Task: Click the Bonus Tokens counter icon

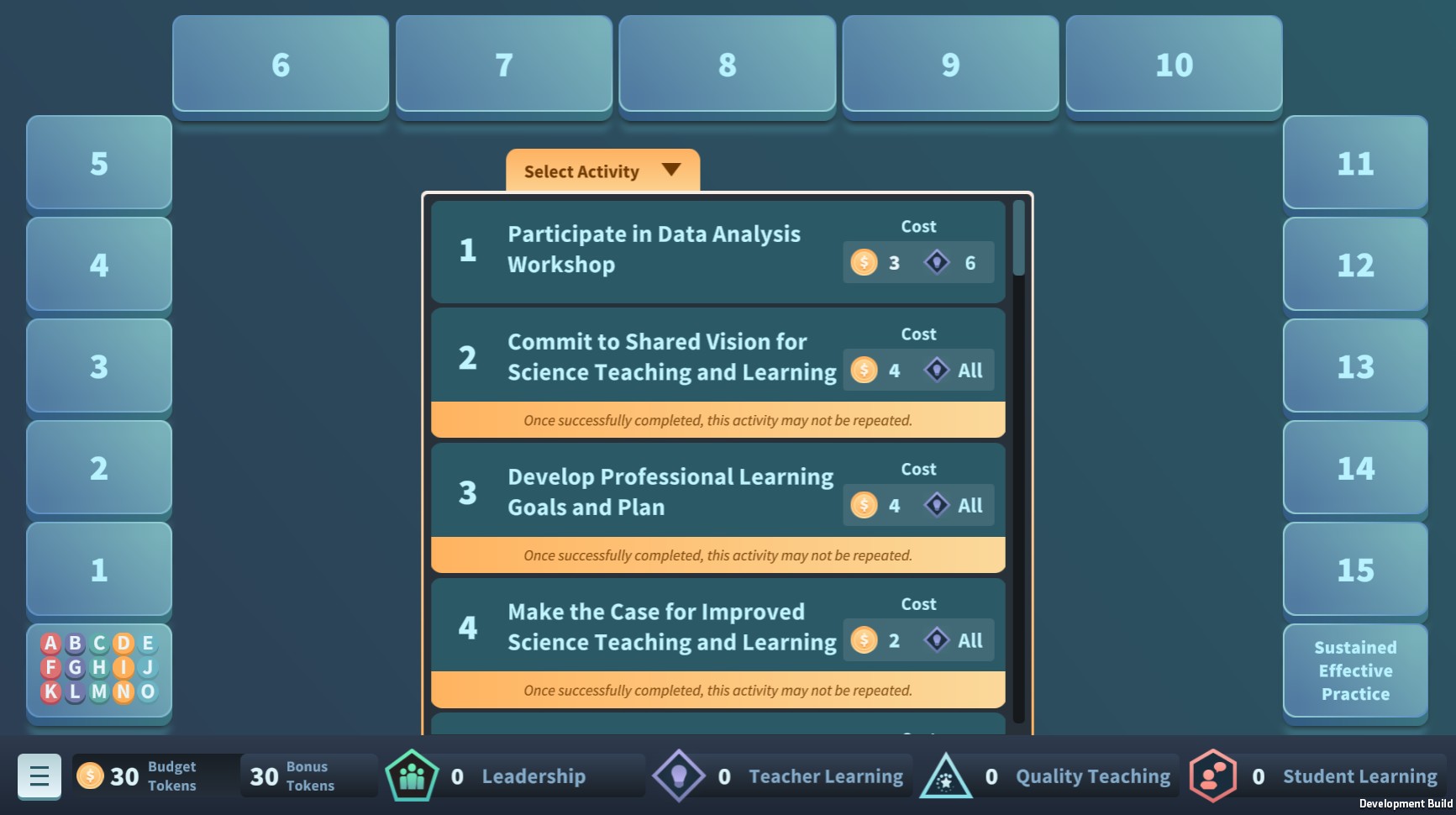Action: point(262,776)
